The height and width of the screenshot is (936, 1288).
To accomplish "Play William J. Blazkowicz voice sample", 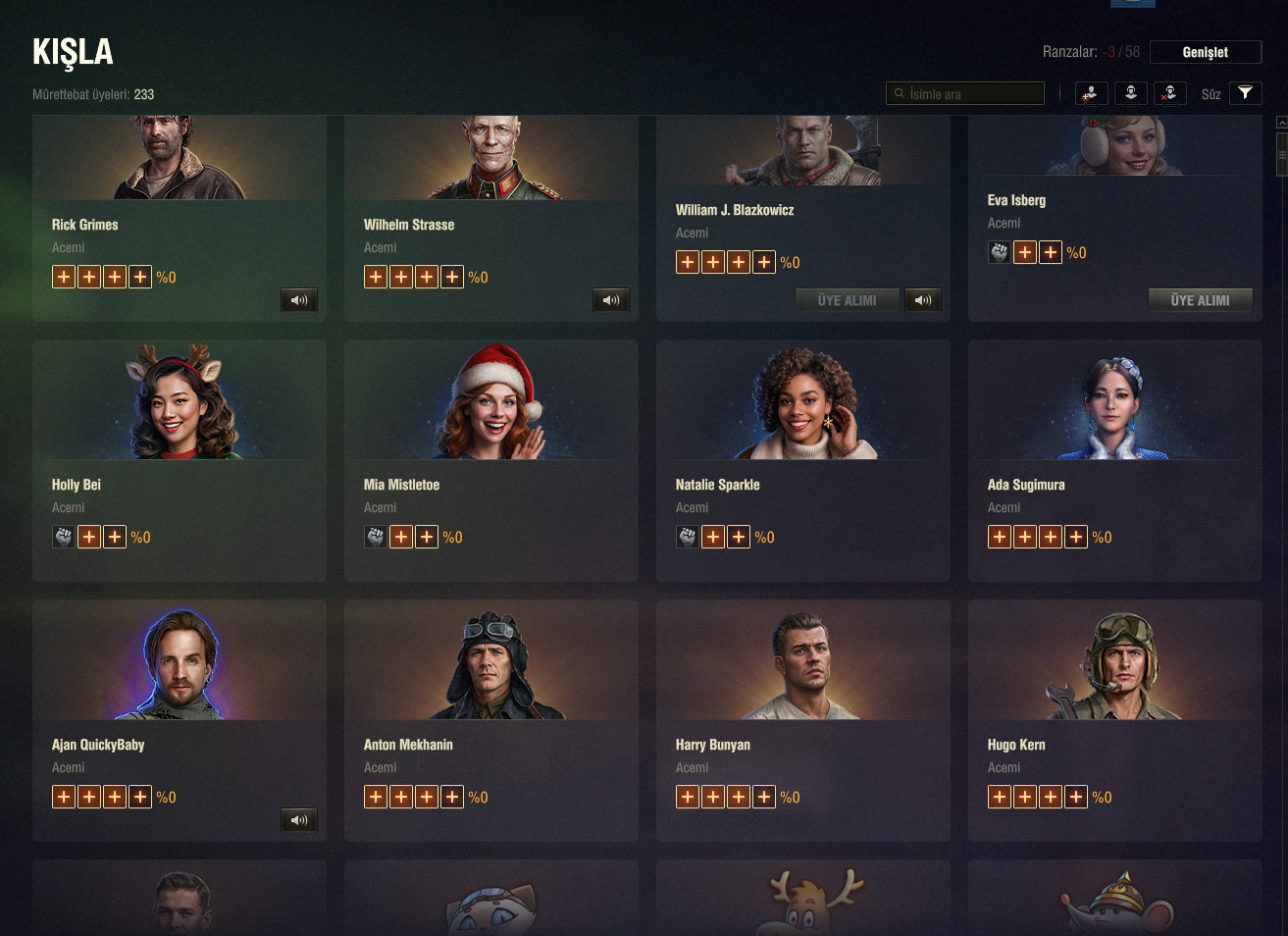I will [923, 300].
